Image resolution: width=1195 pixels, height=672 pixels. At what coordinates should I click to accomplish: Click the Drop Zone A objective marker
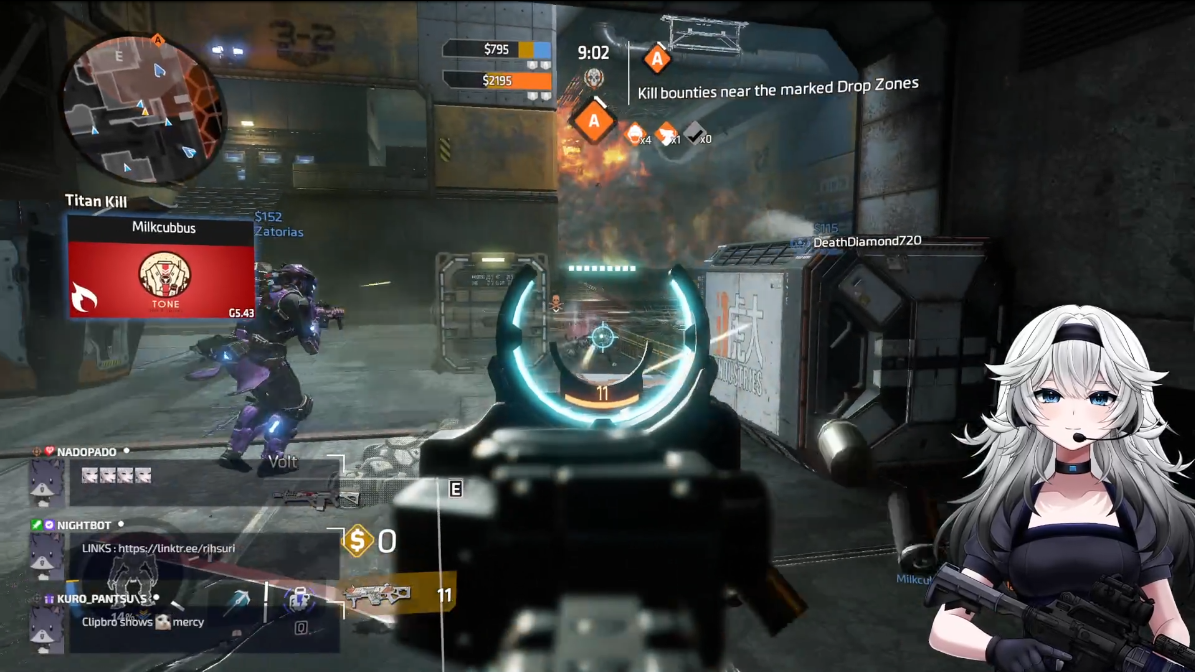656,58
